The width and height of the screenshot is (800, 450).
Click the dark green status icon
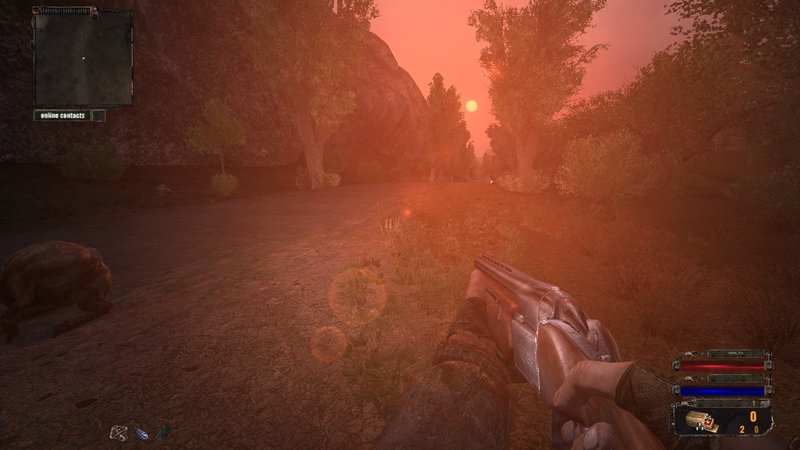(163, 432)
